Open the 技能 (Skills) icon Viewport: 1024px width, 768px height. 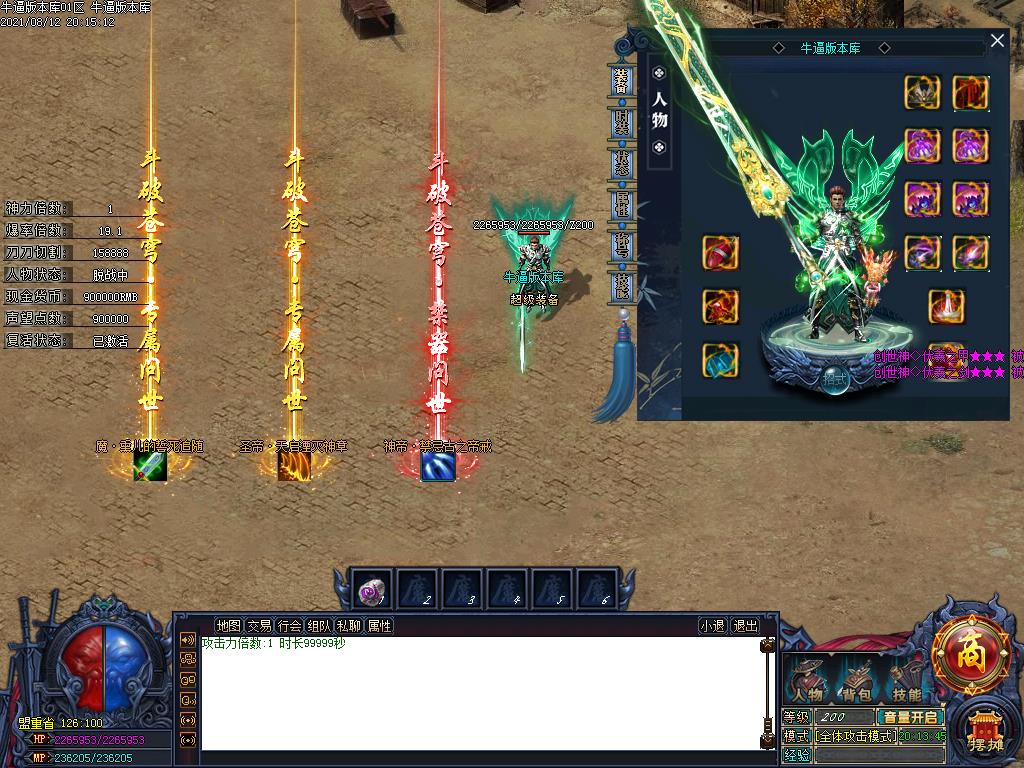point(906,682)
